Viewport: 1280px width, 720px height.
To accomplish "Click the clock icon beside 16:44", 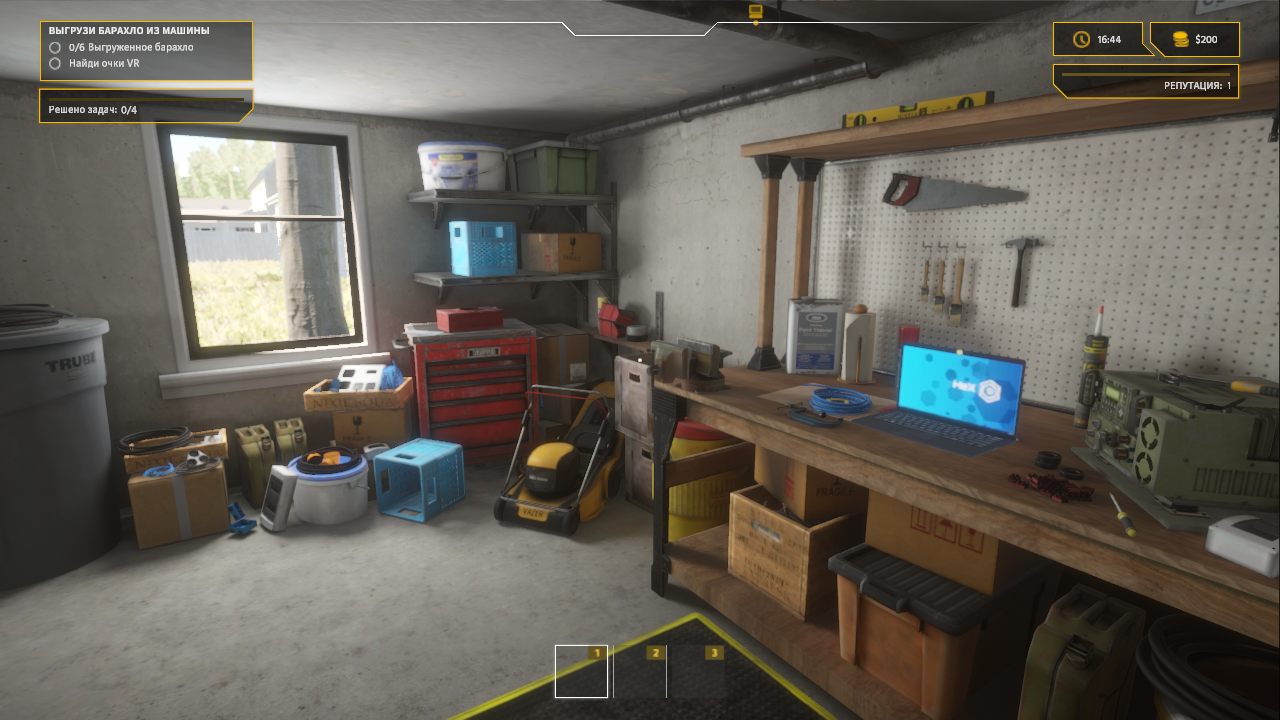I will point(1080,40).
